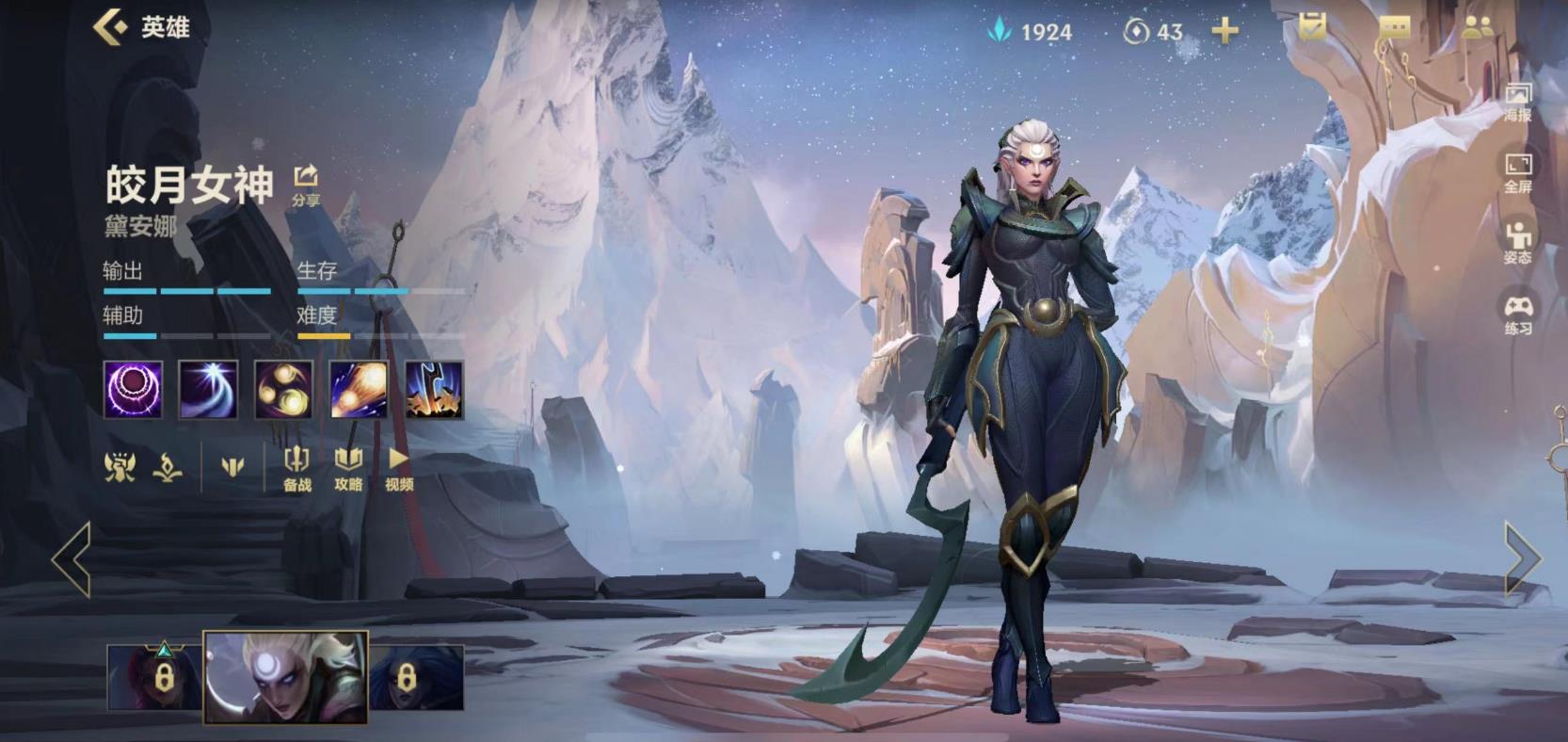Open the clipboard checklist icon

pos(1311,27)
